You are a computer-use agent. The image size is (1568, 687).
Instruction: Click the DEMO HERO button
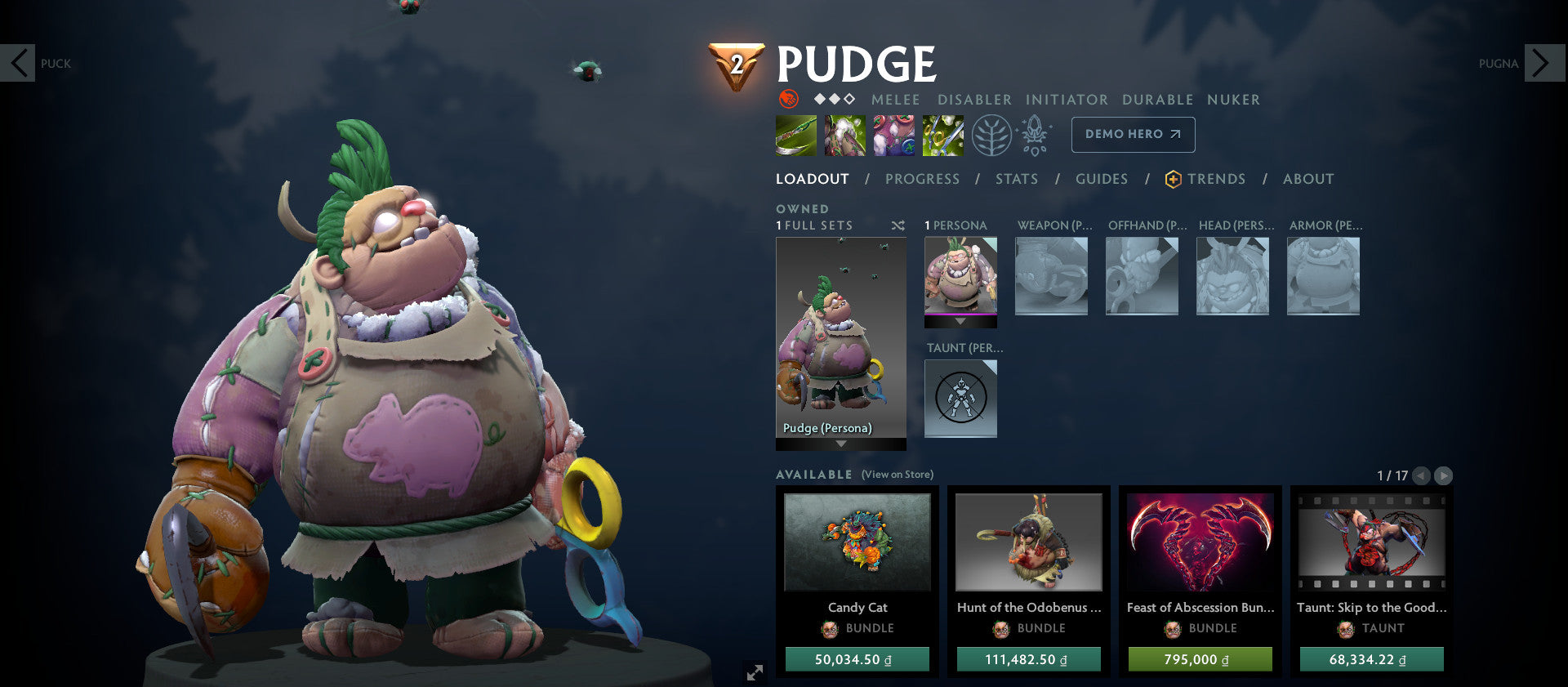coord(1133,135)
